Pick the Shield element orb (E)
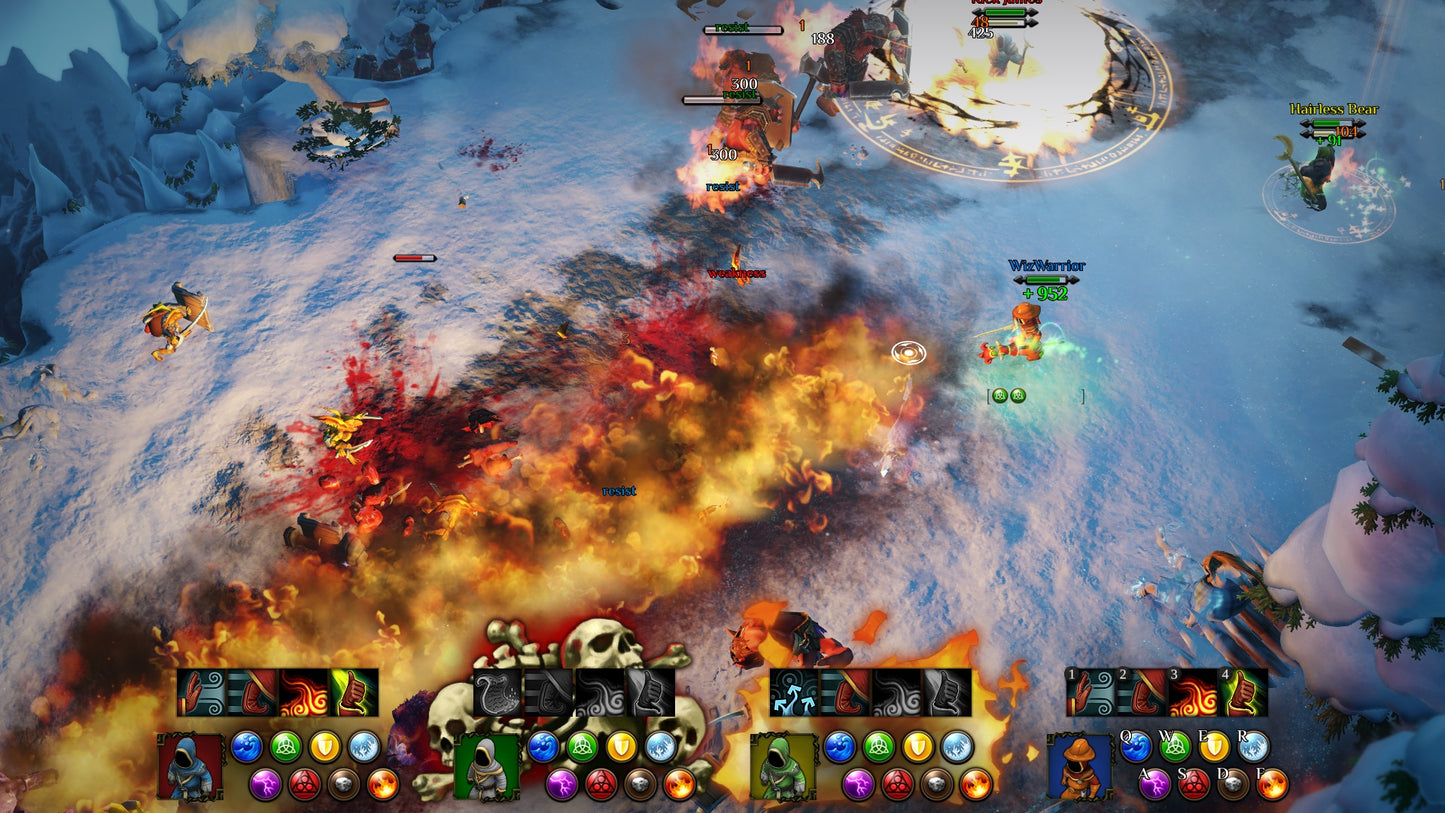 (1212, 746)
